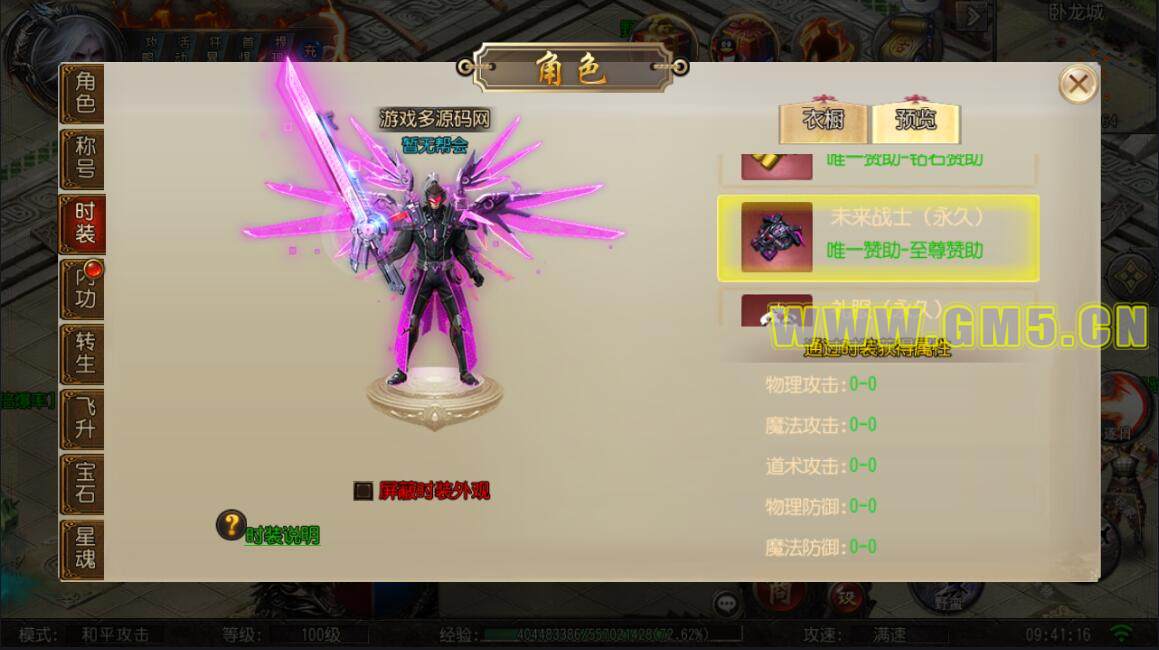Open the 星魂 side tab

tap(84, 548)
